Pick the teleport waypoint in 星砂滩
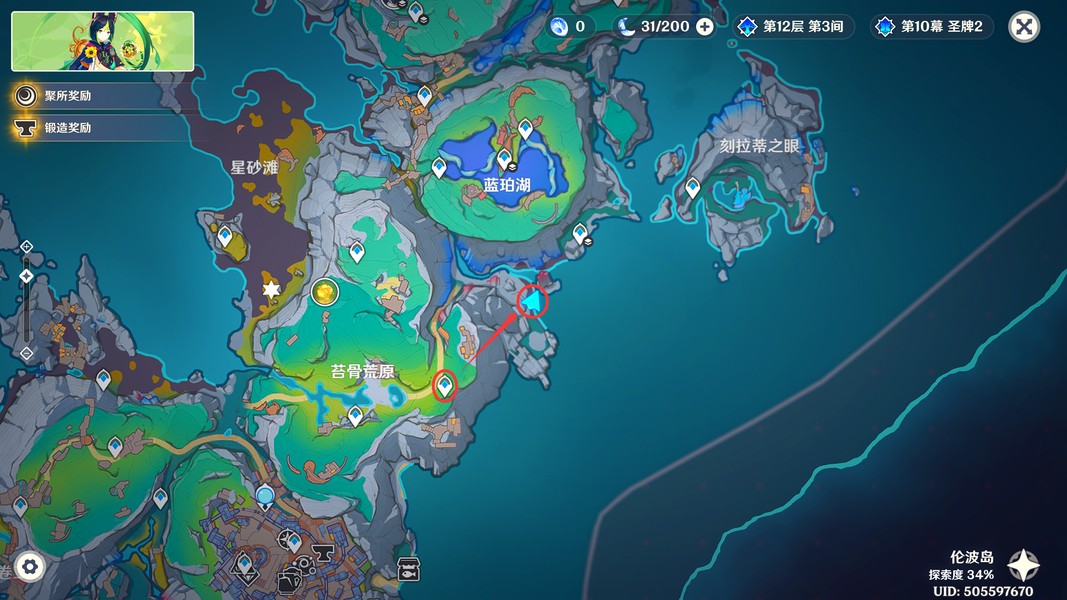Screen dimensions: 1067x600 click(225, 235)
